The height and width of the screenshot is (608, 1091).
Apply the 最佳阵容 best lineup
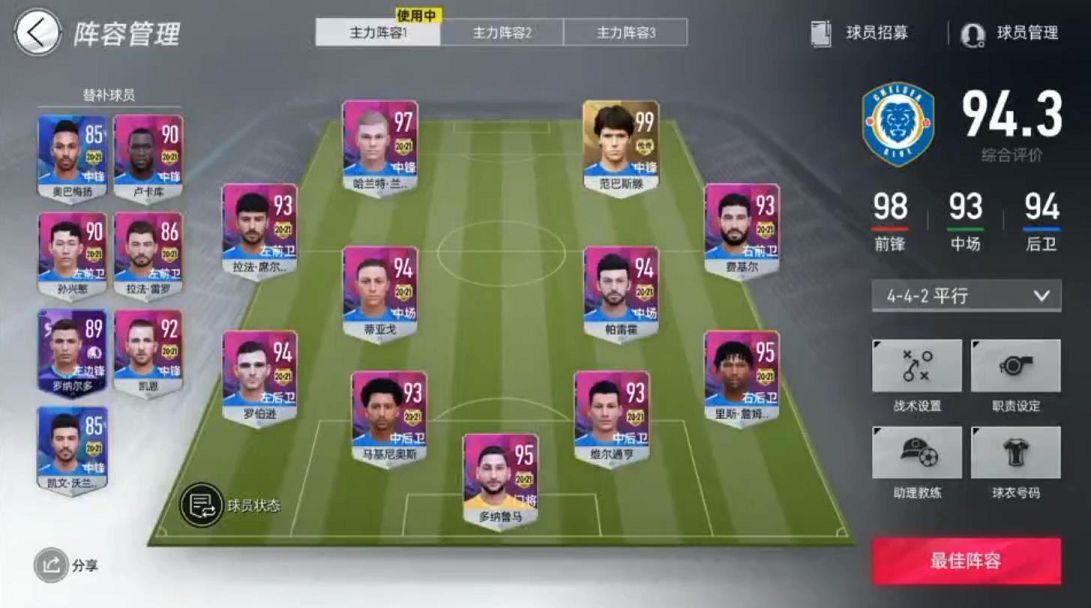click(x=966, y=561)
